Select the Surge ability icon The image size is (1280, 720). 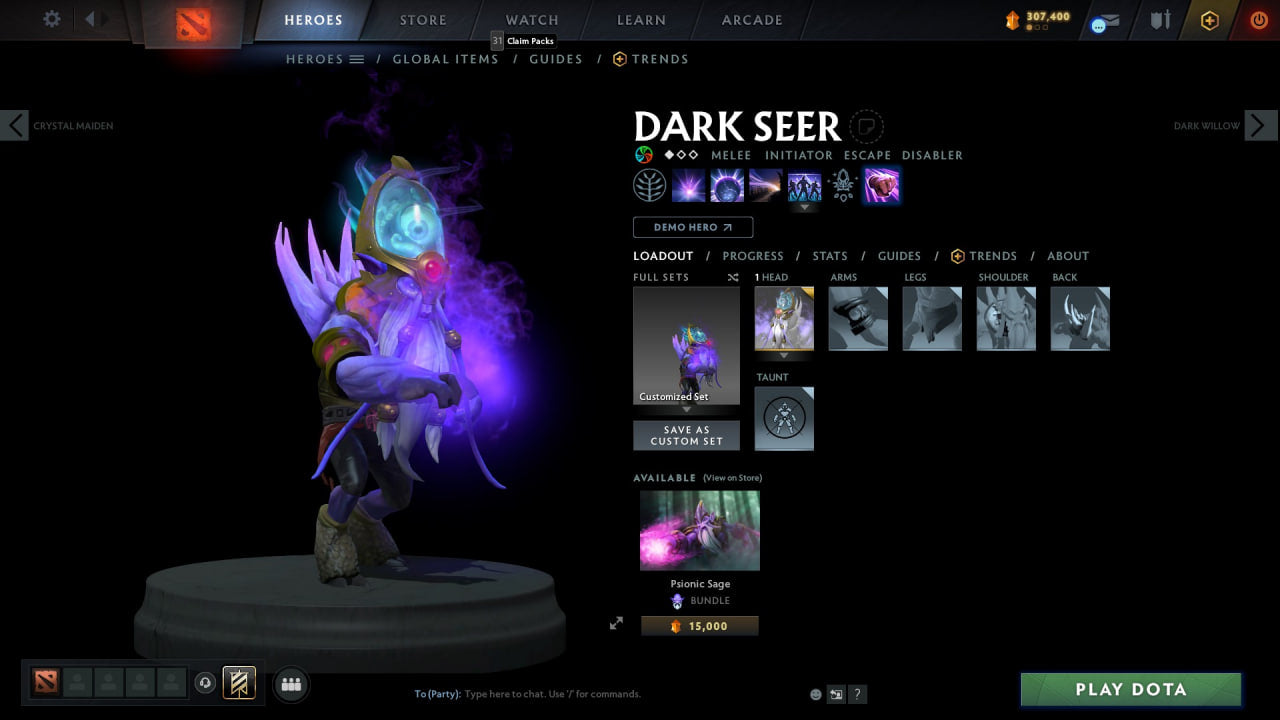click(765, 185)
